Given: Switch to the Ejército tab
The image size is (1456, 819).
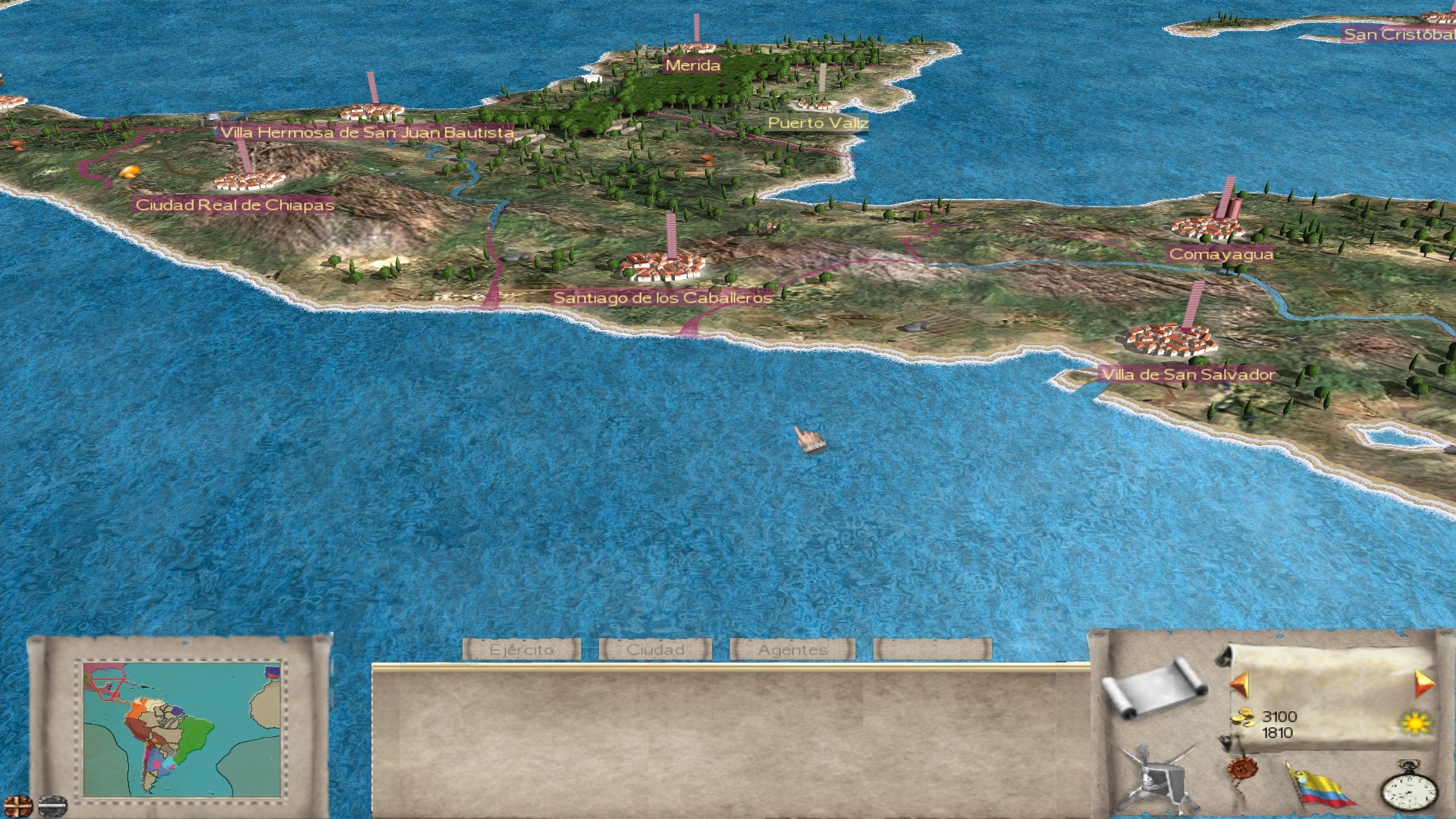Looking at the screenshot, I should tap(522, 650).
